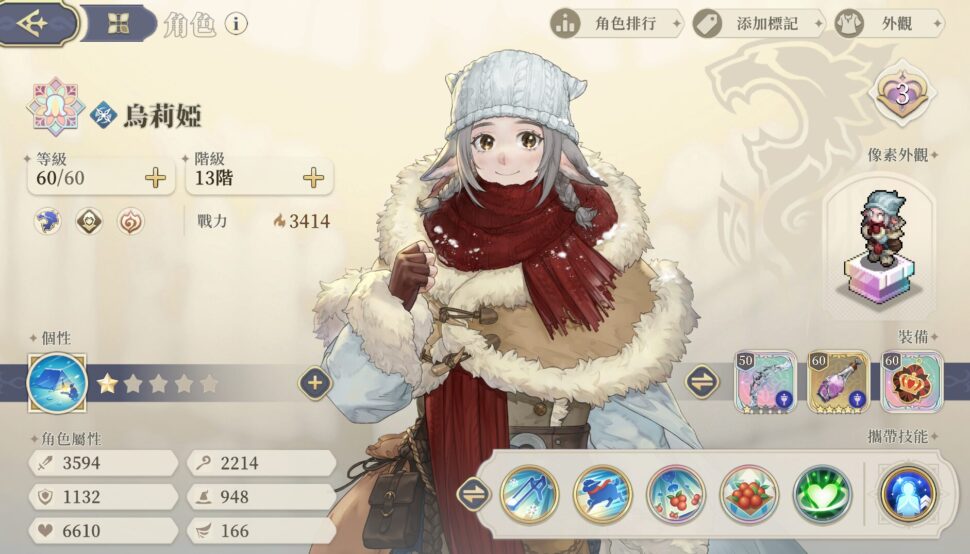
Task: Raise level with the 等級 plus button
Action: (155, 178)
